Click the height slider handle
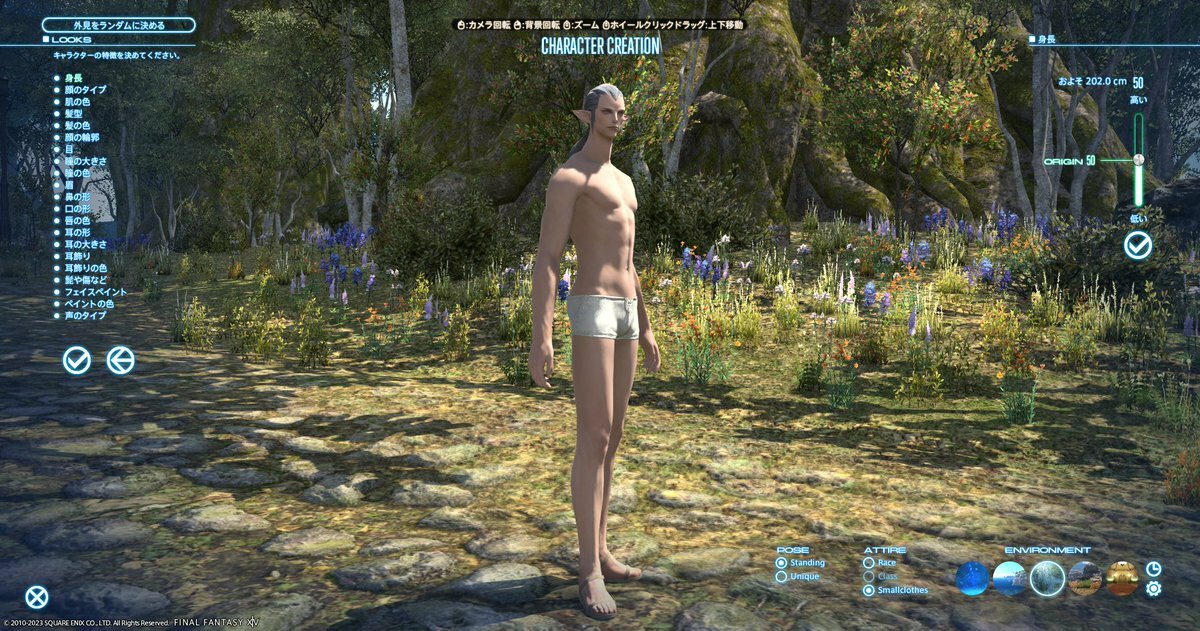Screen dimensions: 1200x631 coord(1138,159)
